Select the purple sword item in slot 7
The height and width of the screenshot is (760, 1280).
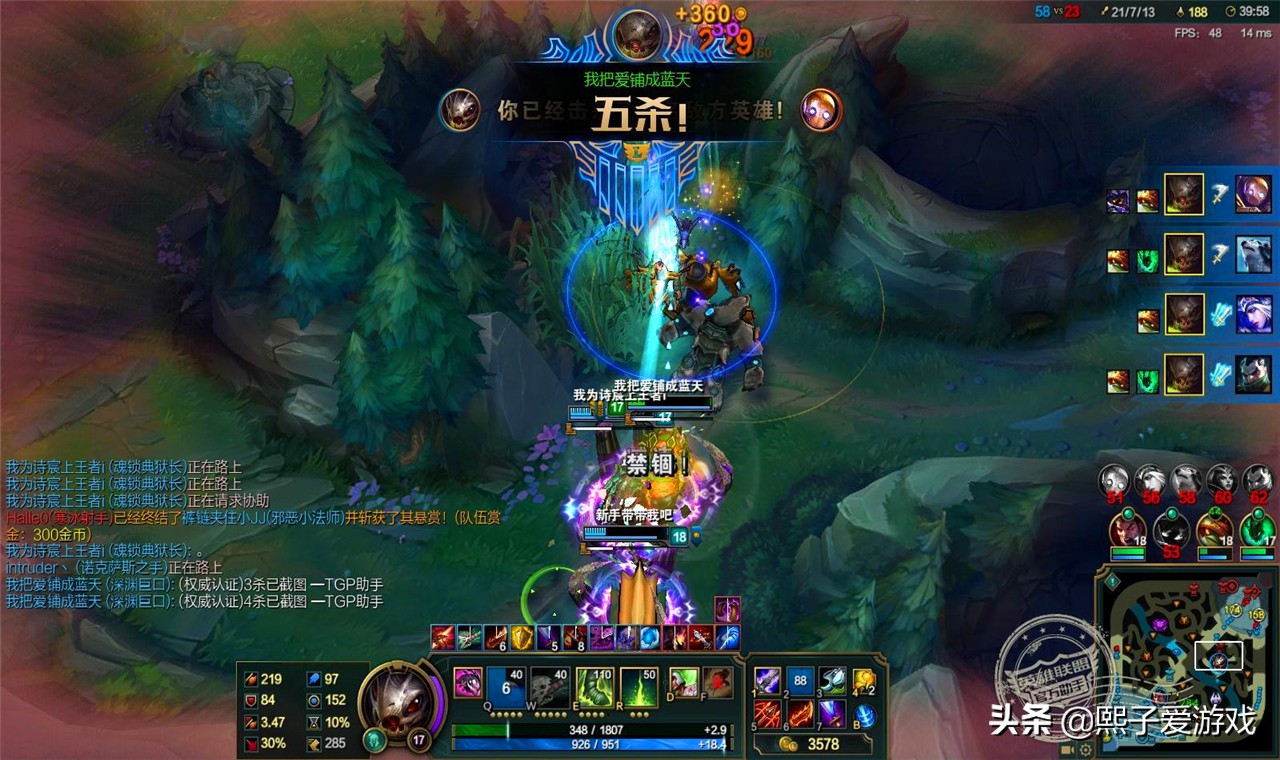pyautogui.click(x=832, y=714)
